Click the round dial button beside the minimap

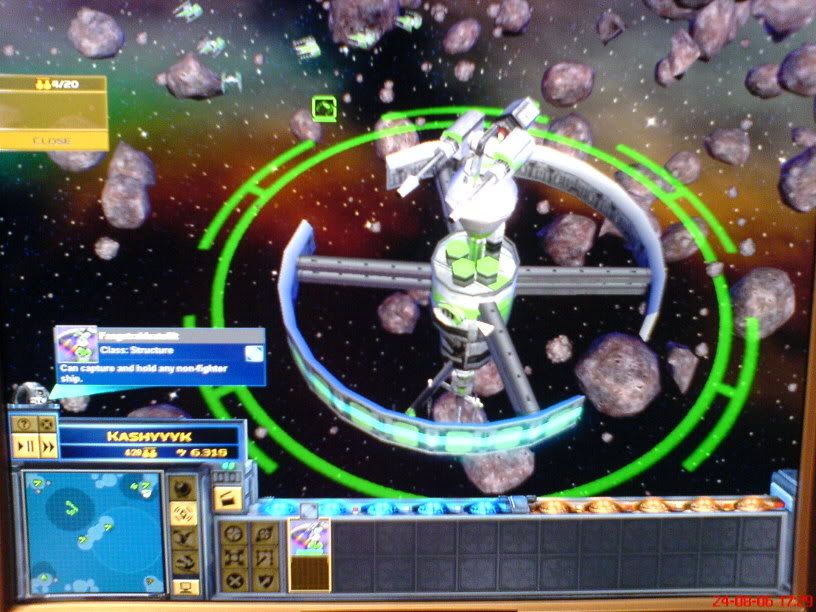184,488
